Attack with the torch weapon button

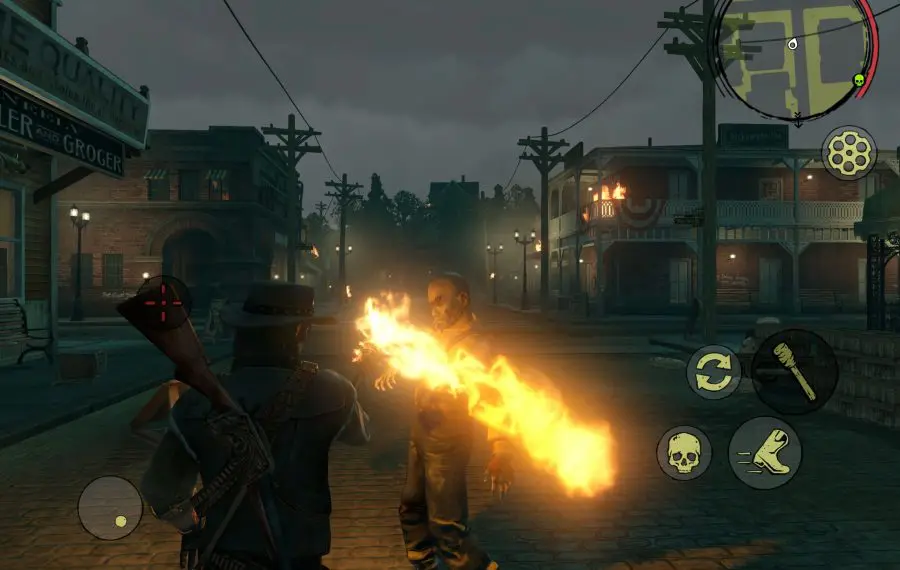tap(794, 372)
